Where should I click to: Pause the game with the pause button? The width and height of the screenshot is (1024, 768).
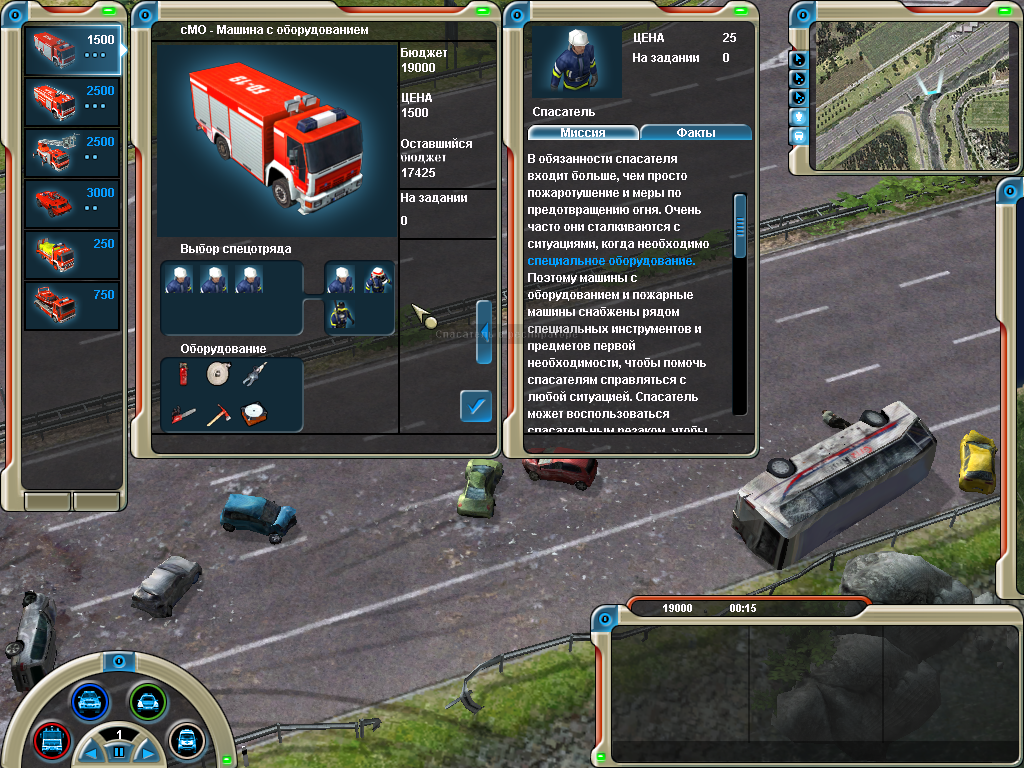118,752
